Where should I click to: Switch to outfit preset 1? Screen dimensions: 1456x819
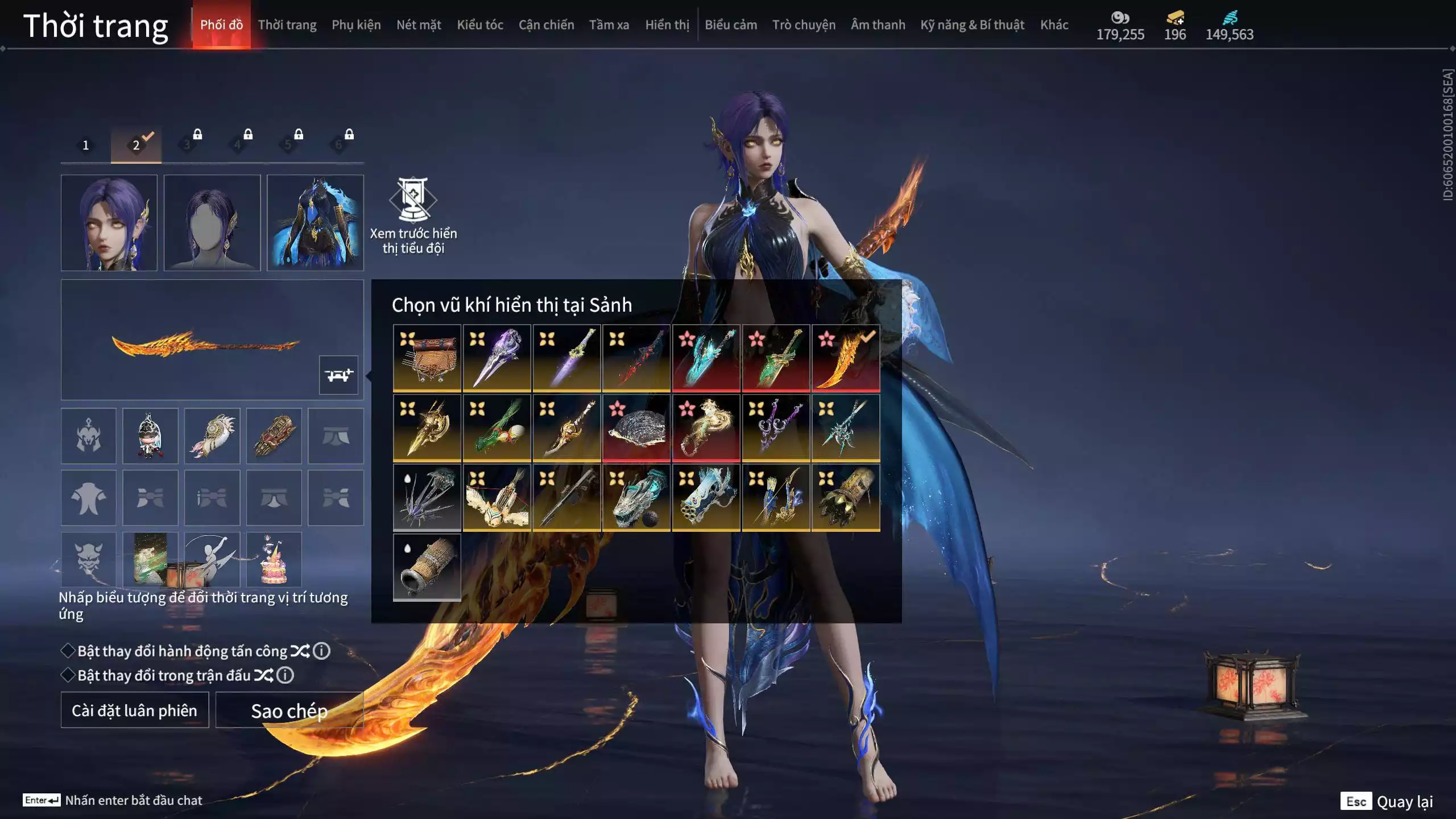[x=86, y=145]
